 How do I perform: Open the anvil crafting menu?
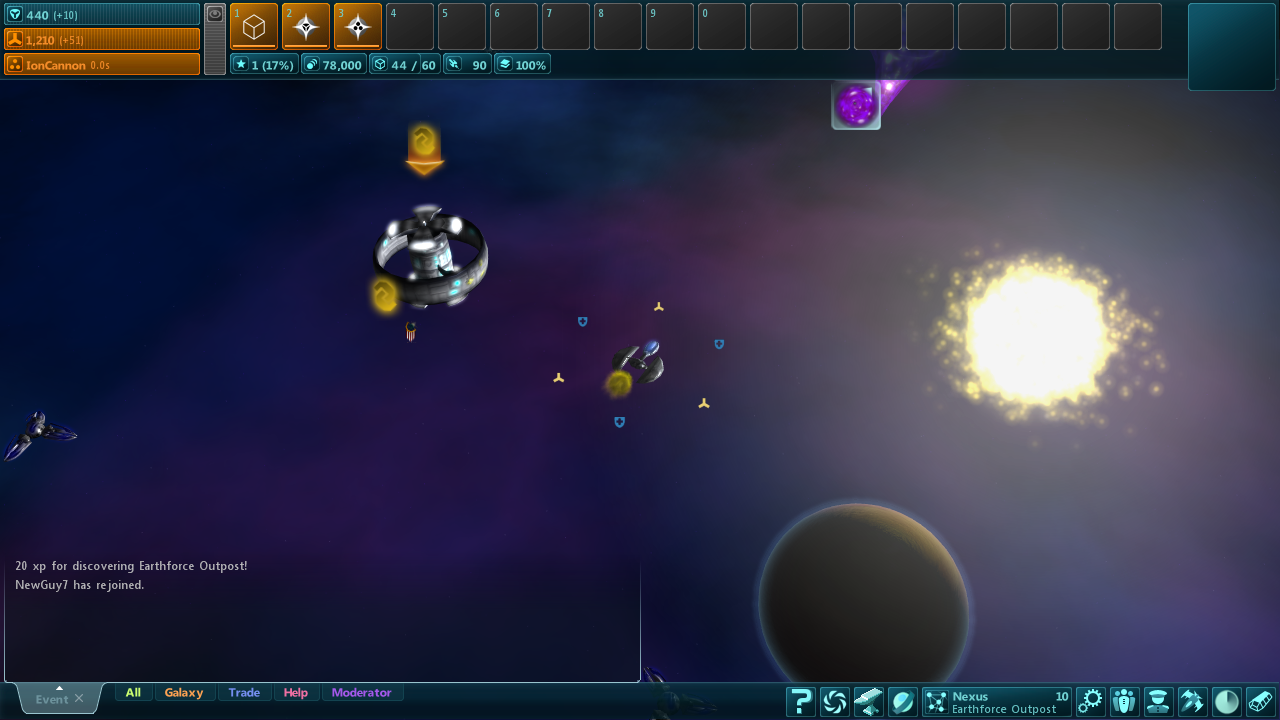(868, 702)
